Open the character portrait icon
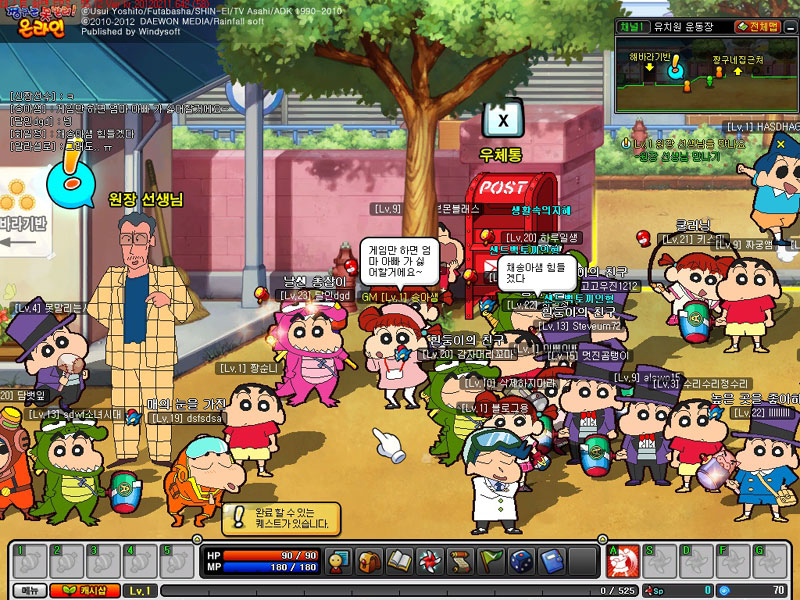This screenshot has height=600, width=800. (339, 561)
